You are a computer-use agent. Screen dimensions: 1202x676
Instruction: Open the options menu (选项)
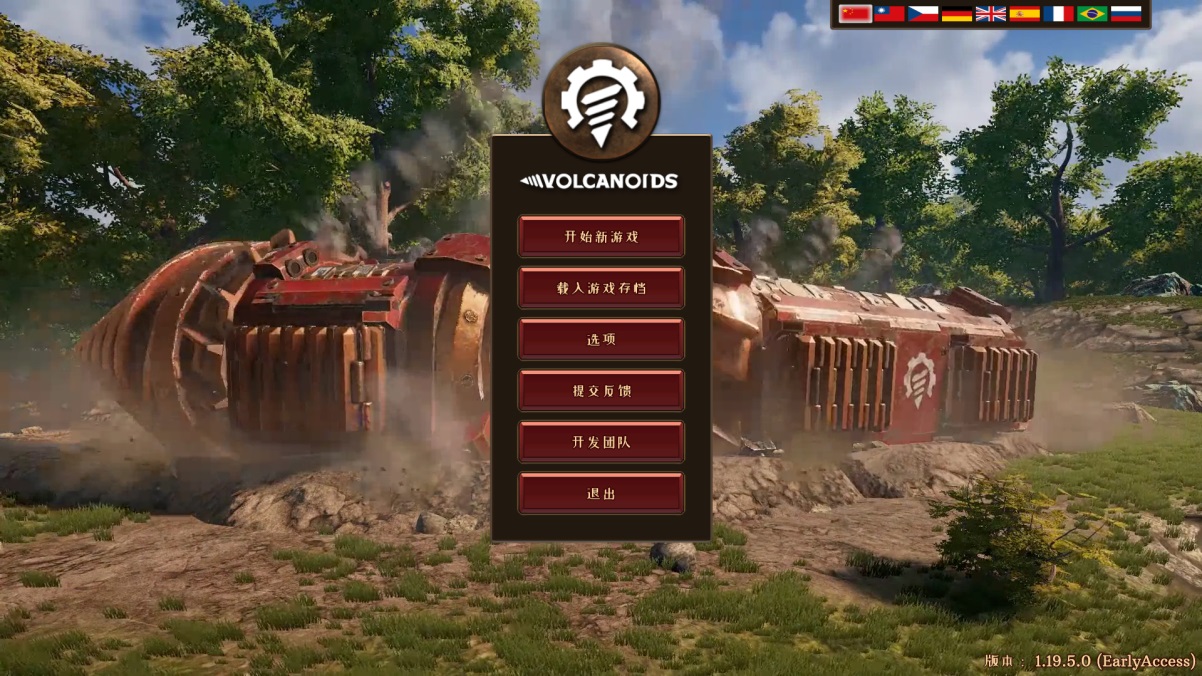coord(601,340)
